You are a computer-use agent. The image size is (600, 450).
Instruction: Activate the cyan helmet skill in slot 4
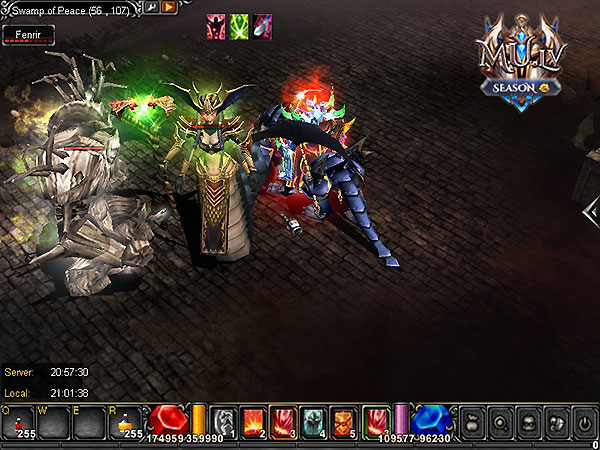[x=313, y=421]
